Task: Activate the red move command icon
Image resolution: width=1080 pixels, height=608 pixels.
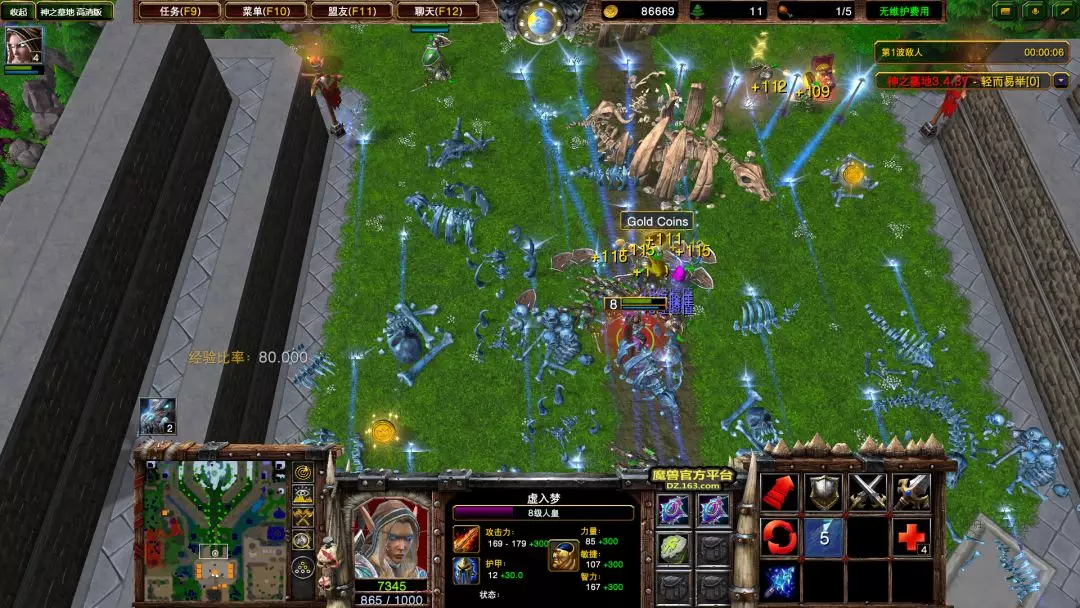Action: [x=779, y=491]
